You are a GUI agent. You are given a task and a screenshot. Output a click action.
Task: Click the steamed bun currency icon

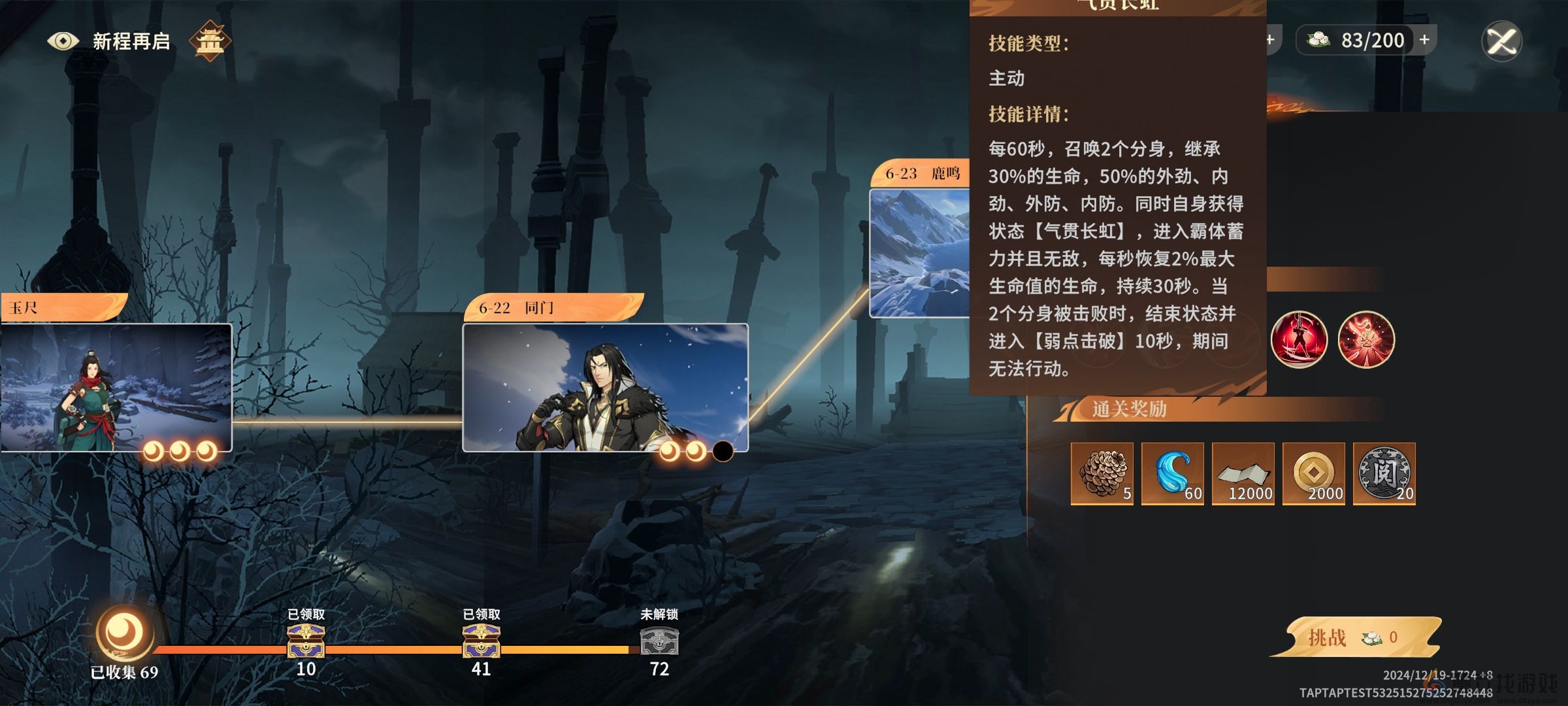[x=1317, y=41]
